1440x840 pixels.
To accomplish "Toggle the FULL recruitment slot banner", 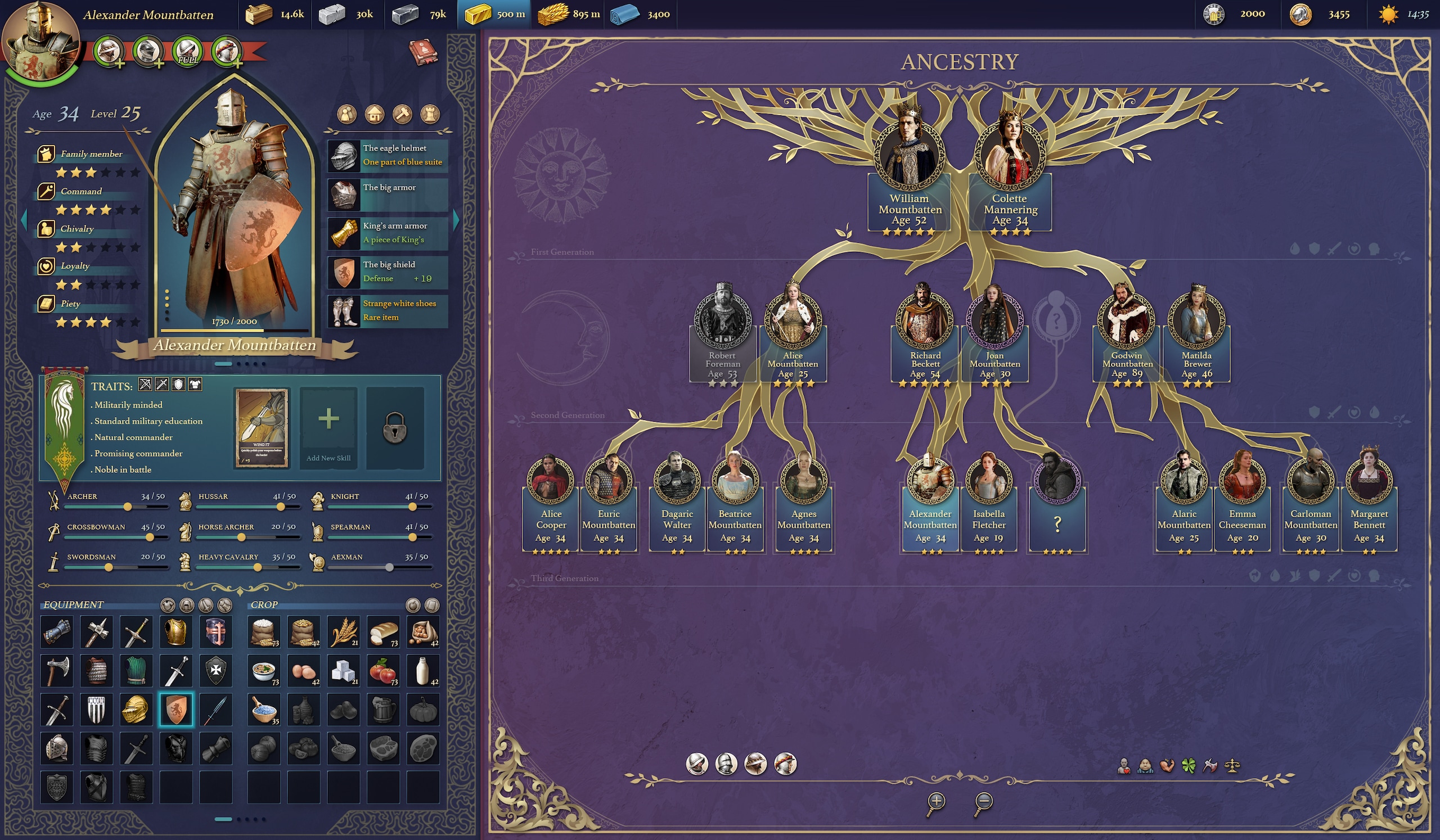I will click(188, 52).
